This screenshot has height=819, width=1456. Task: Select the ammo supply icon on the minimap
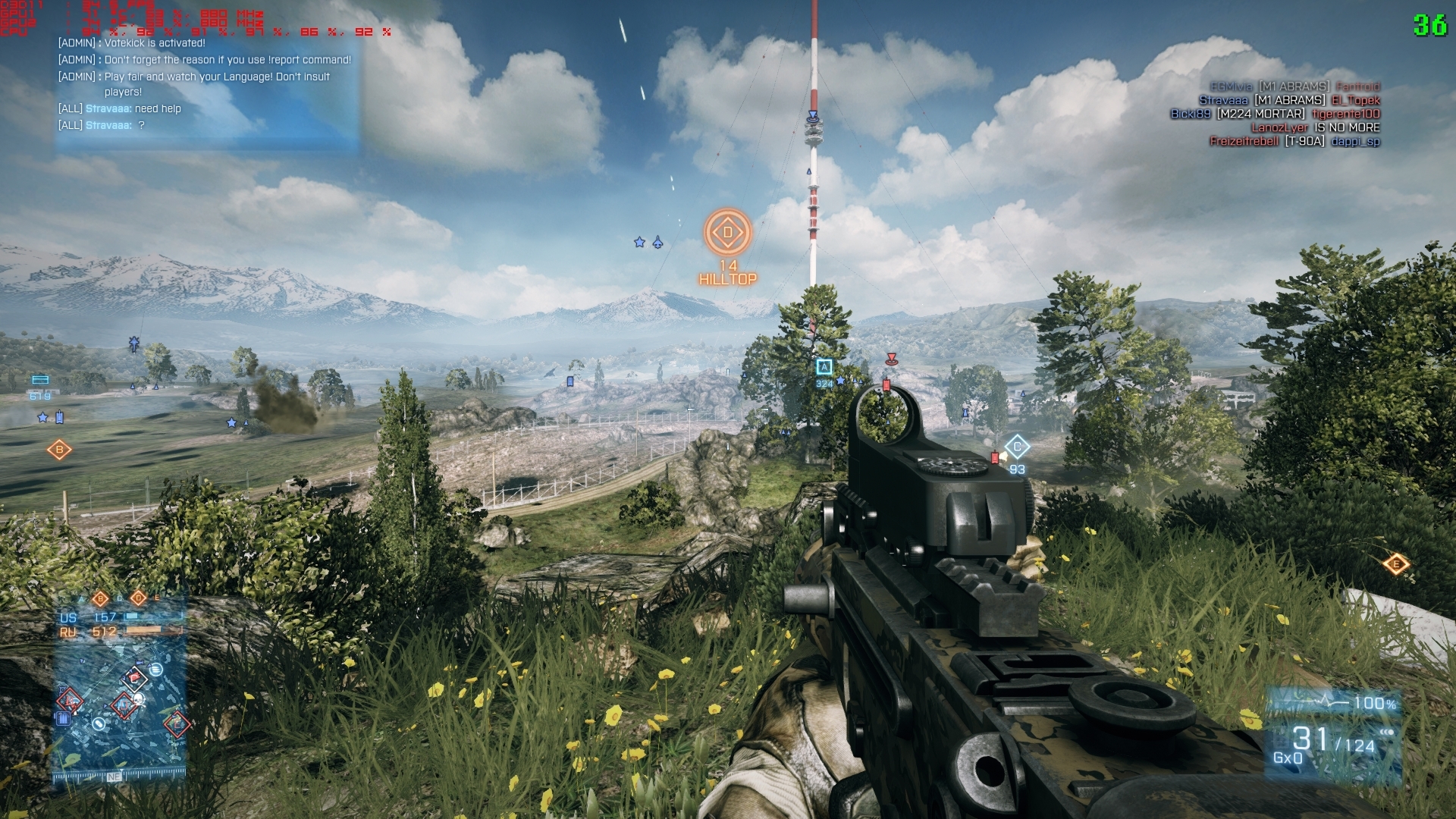(x=64, y=717)
